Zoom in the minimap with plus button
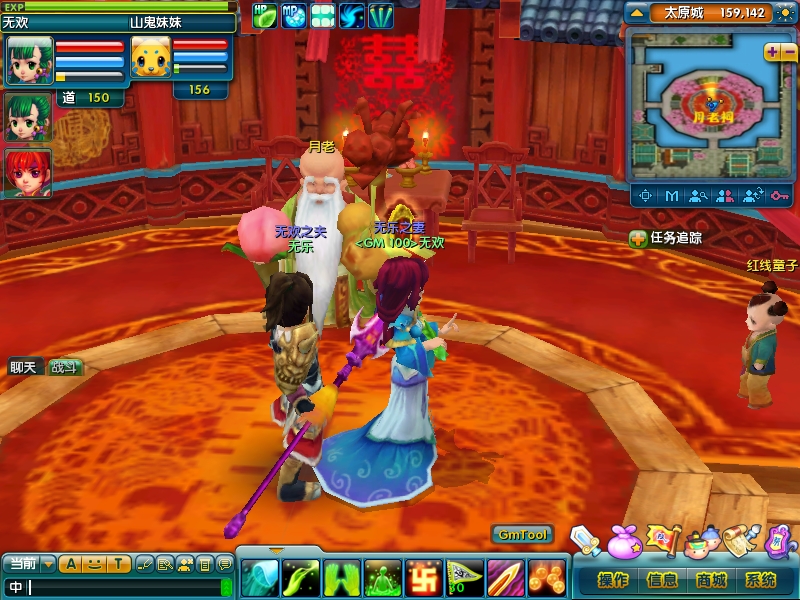Image resolution: width=800 pixels, height=600 pixels. click(771, 52)
